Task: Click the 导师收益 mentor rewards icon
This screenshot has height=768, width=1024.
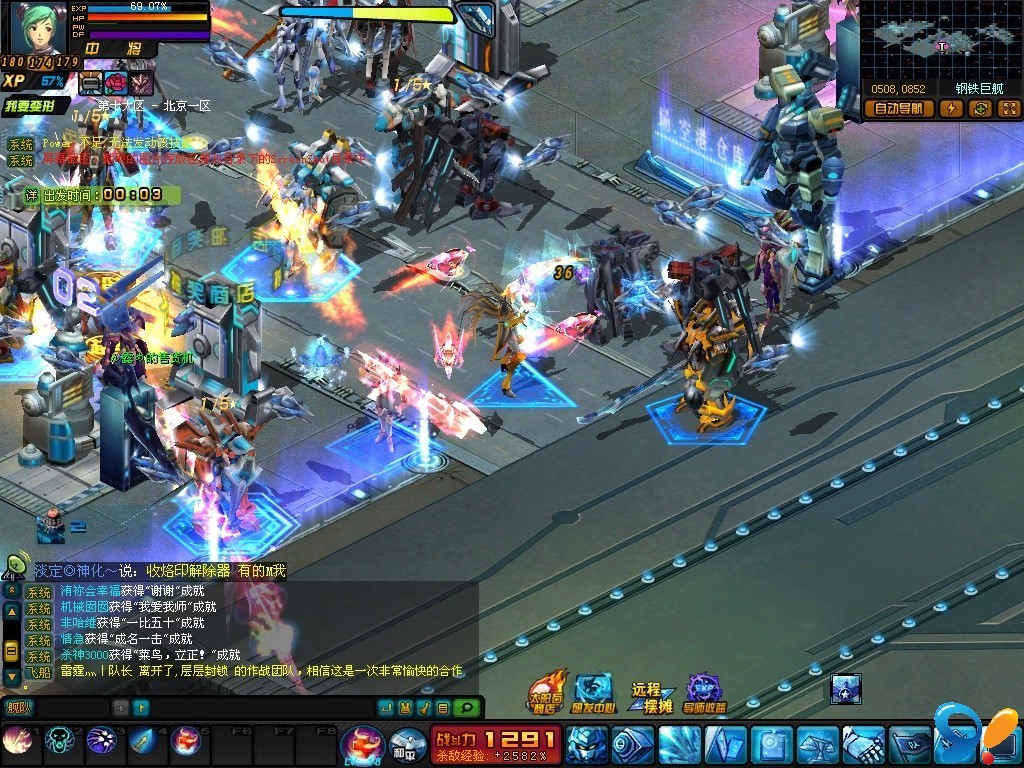Action: tap(704, 692)
